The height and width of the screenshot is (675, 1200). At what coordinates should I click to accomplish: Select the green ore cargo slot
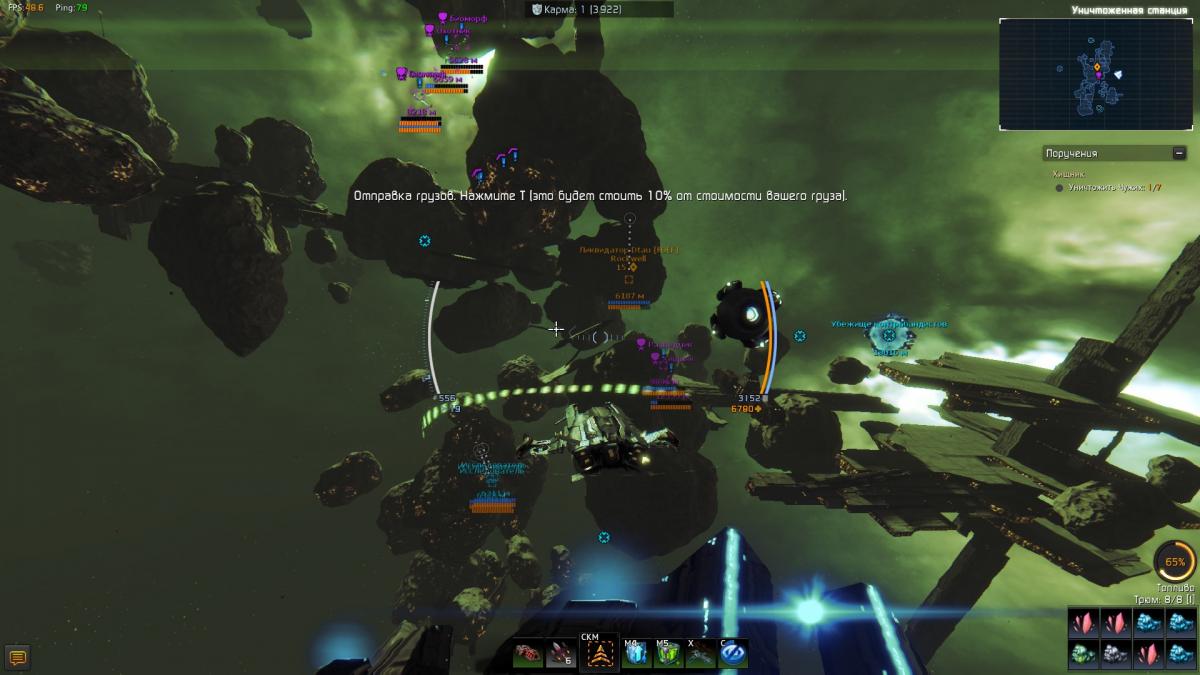1083,654
